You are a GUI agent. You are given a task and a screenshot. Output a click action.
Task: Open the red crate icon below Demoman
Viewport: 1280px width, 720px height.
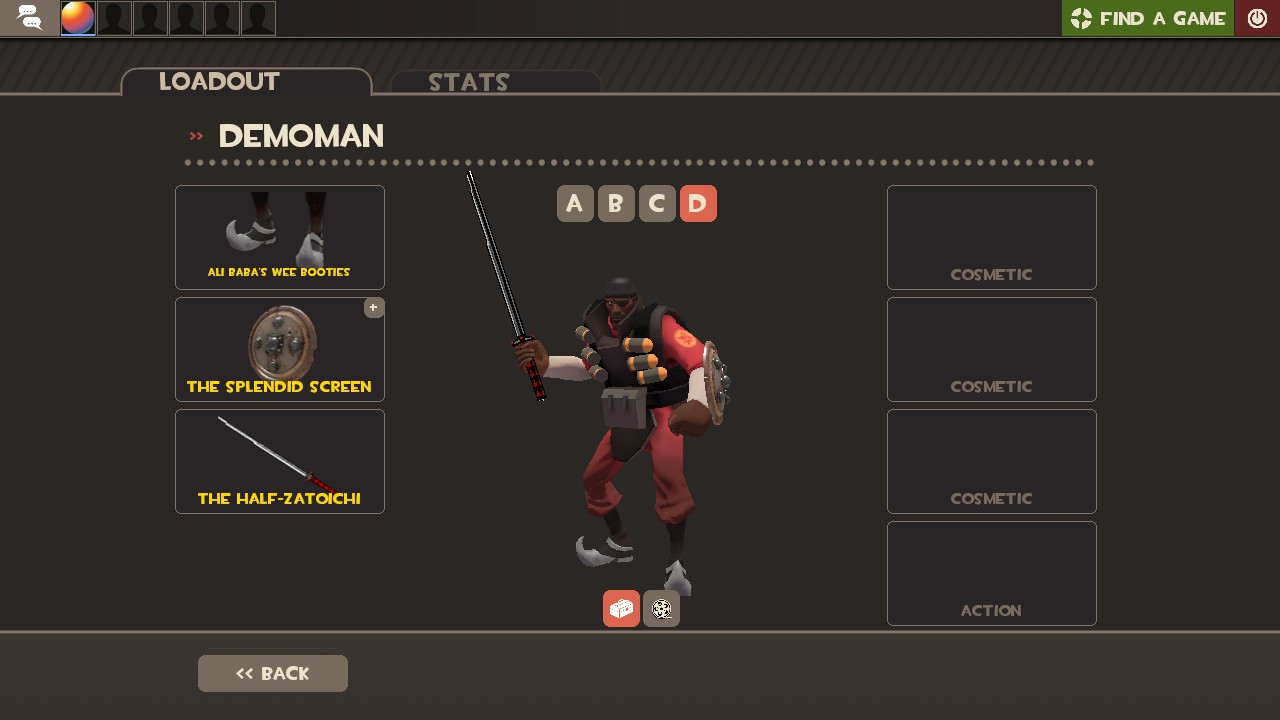(620, 608)
